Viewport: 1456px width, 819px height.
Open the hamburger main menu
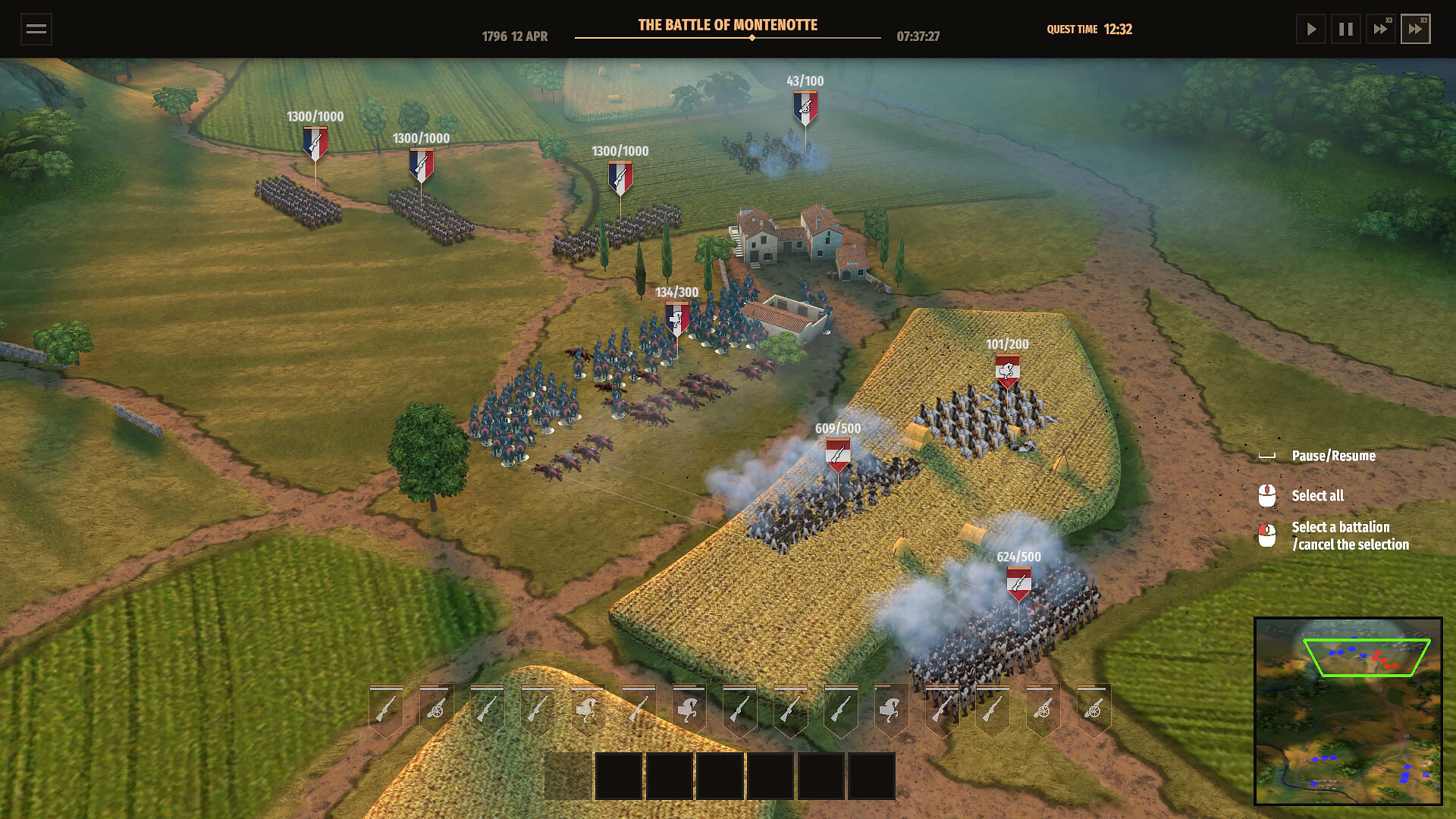click(36, 30)
